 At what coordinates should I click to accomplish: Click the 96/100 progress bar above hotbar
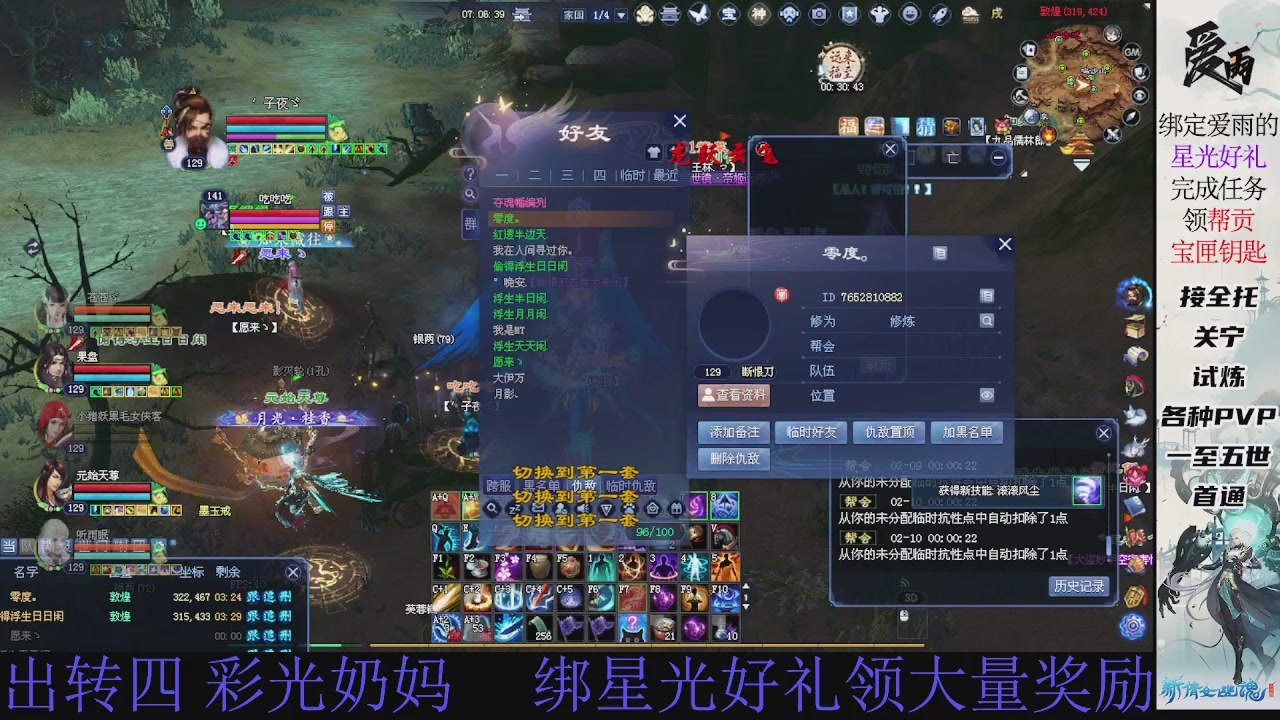tap(653, 533)
